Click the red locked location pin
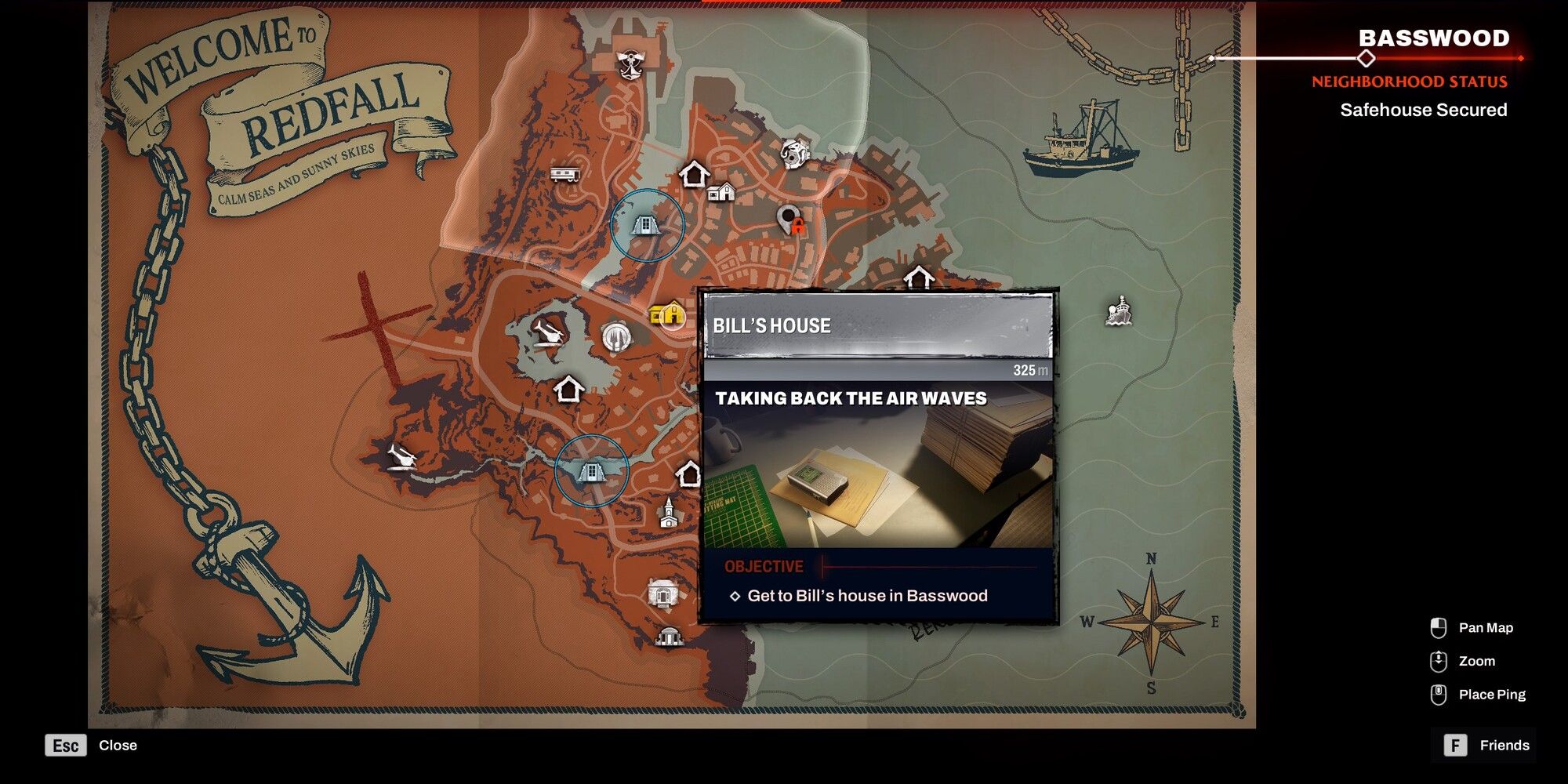Image resolution: width=1568 pixels, height=784 pixels. coord(789,220)
